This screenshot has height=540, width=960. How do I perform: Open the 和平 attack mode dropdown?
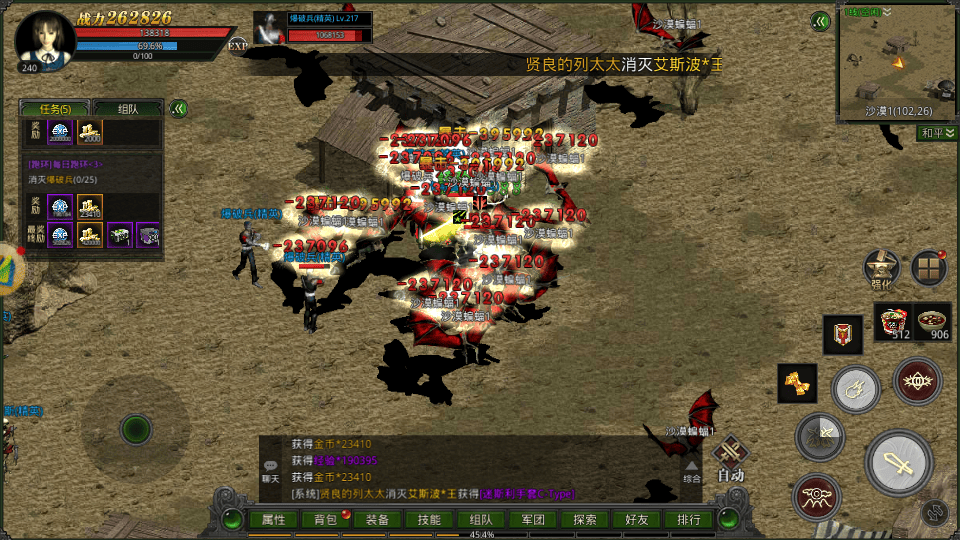pyautogui.click(x=936, y=133)
